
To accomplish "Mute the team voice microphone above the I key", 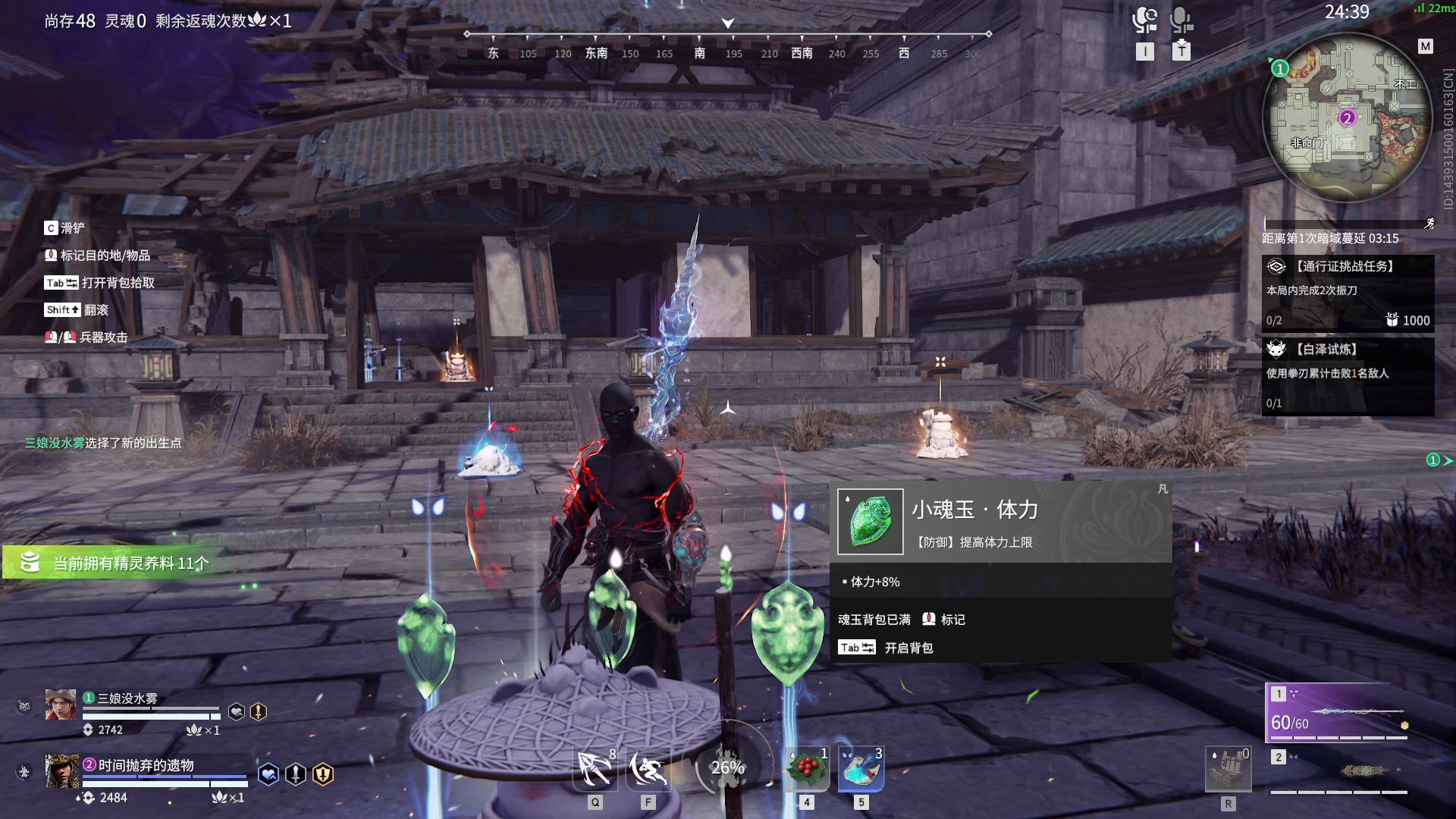I will coord(1144,20).
